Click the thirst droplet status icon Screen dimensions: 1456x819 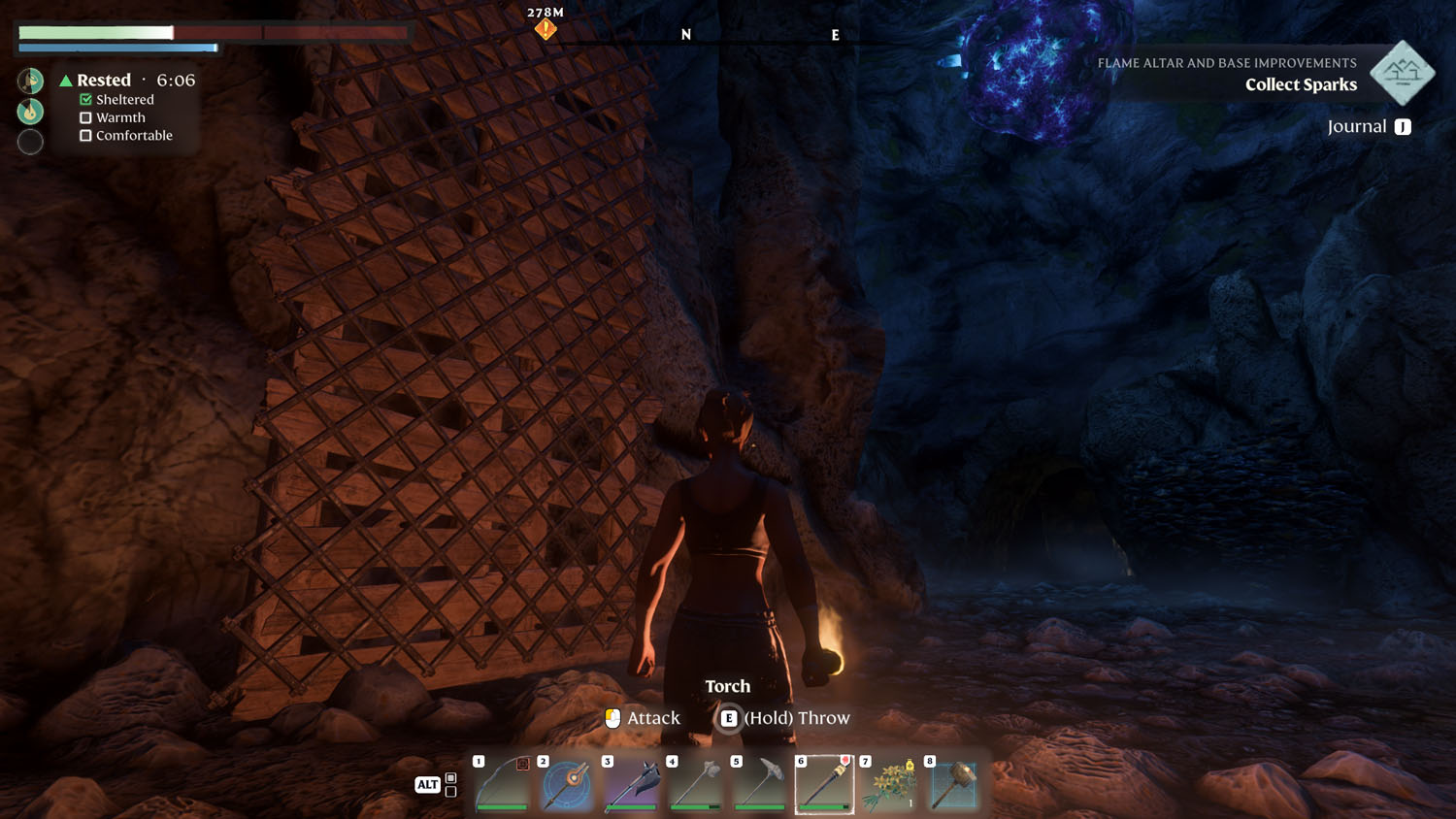coord(30,111)
